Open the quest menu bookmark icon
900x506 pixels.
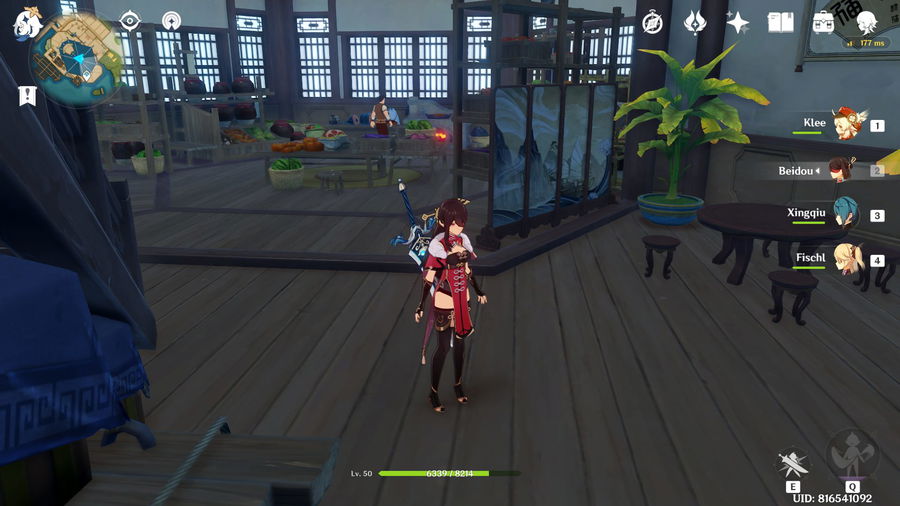(27, 95)
